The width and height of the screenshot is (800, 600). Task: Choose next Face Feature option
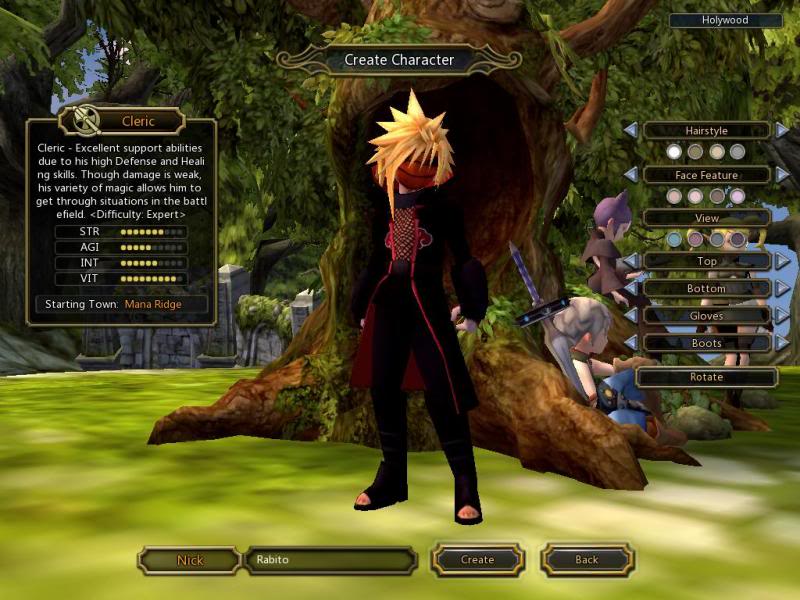click(x=782, y=175)
